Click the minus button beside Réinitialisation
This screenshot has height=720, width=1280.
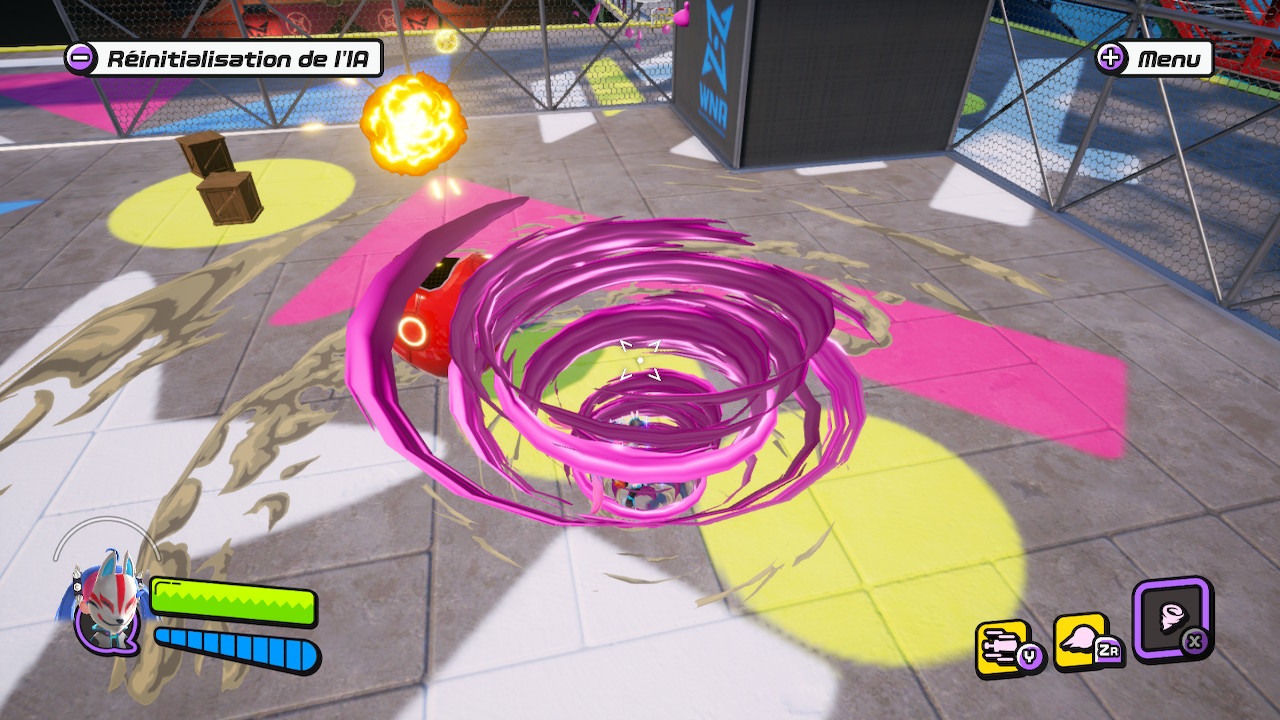(x=80, y=59)
